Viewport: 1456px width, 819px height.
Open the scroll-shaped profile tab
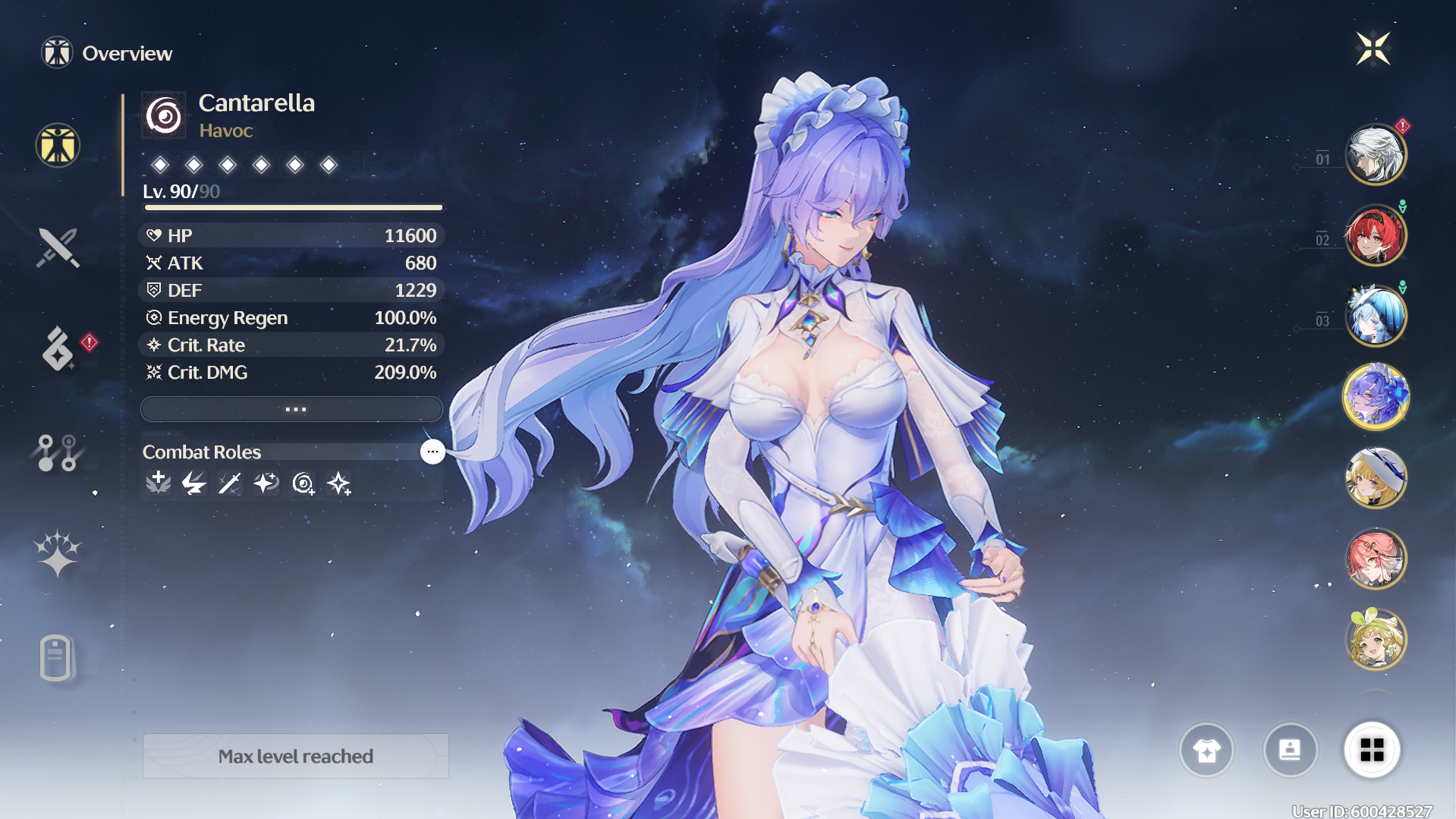click(x=56, y=657)
